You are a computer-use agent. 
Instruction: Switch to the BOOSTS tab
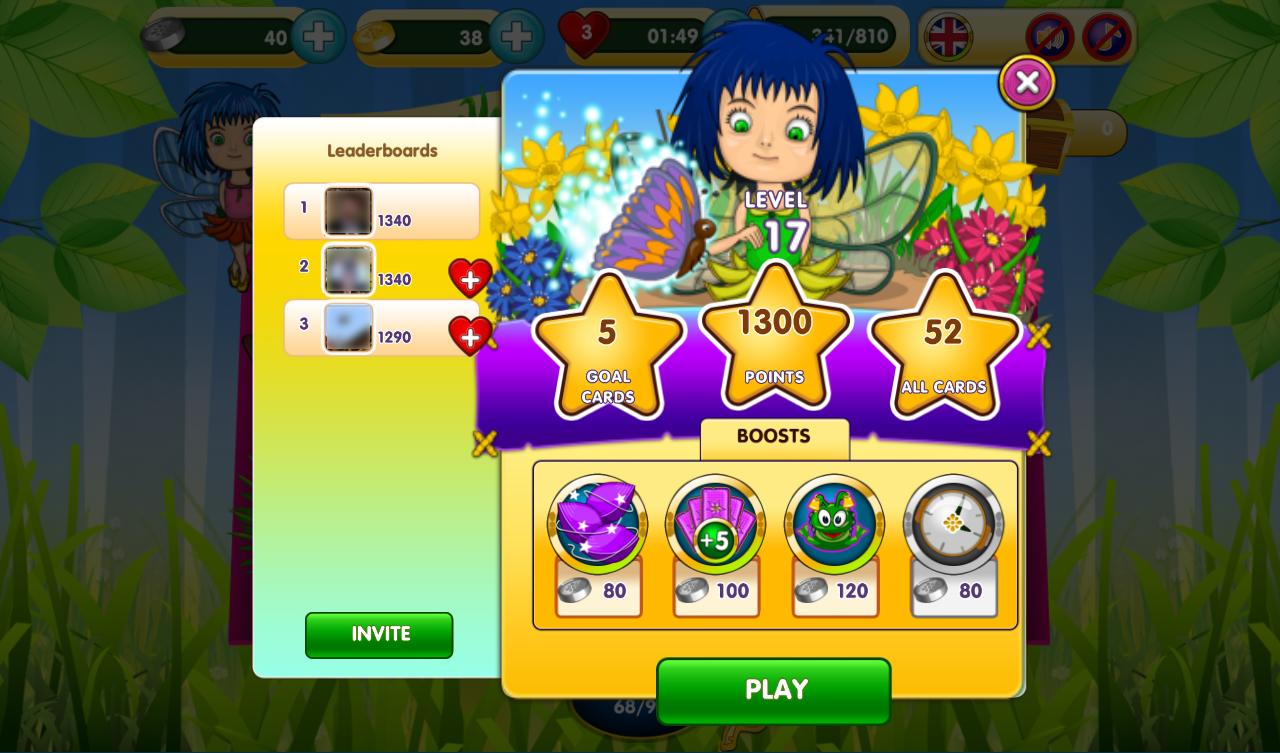tap(774, 437)
